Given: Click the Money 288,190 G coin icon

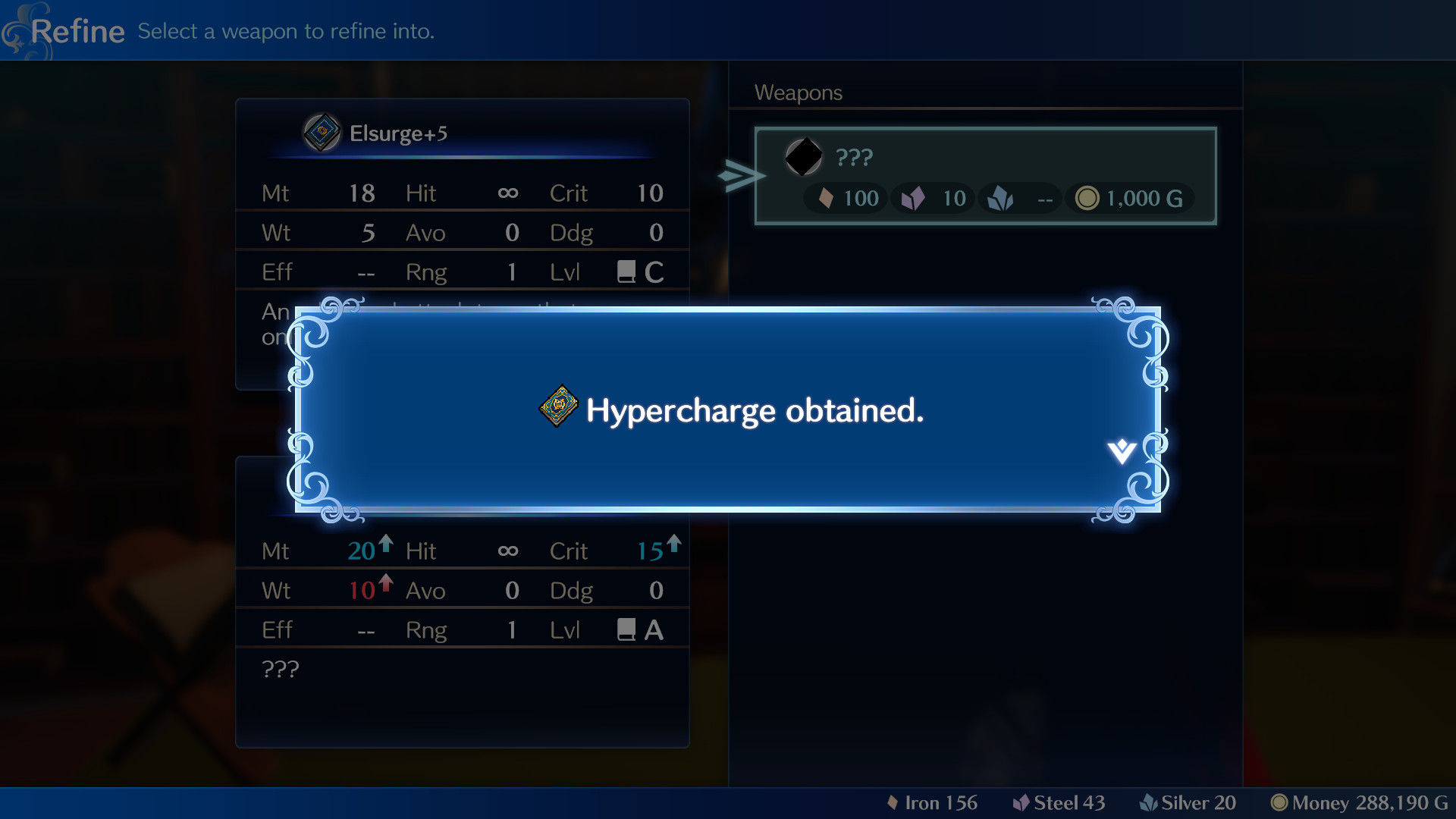Looking at the screenshot, I should (1281, 802).
